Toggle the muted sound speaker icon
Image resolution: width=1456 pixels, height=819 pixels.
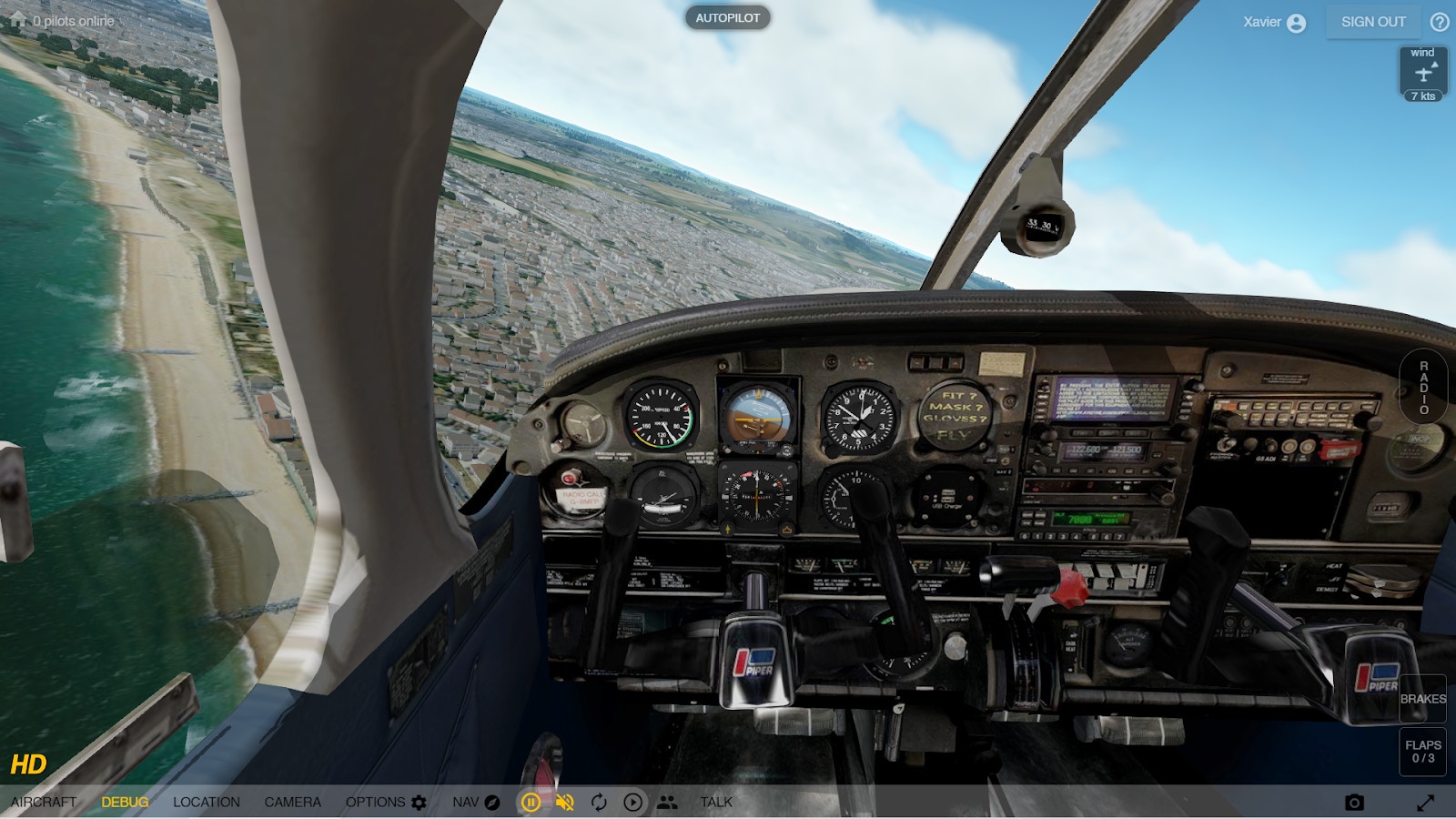click(x=565, y=802)
